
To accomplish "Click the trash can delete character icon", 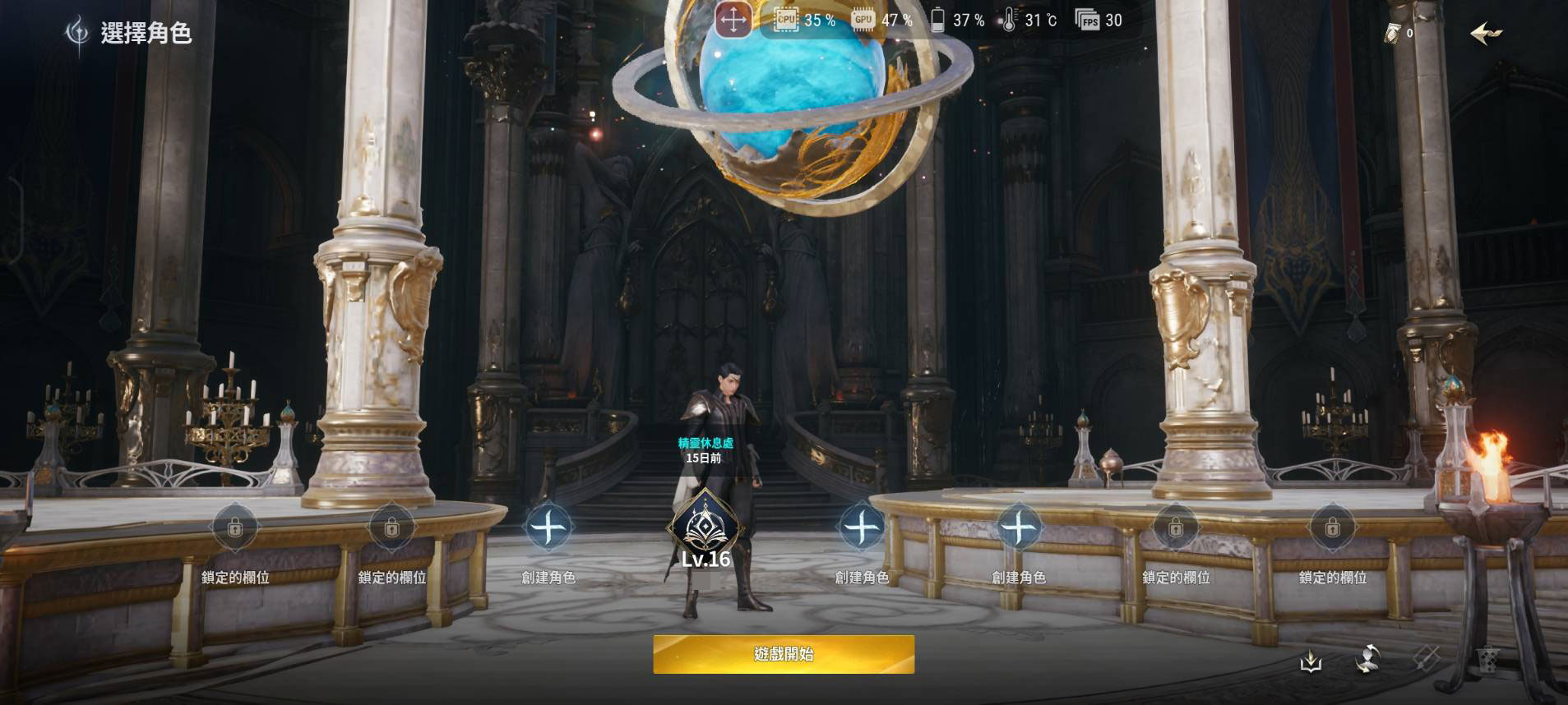I will [x=1487, y=659].
